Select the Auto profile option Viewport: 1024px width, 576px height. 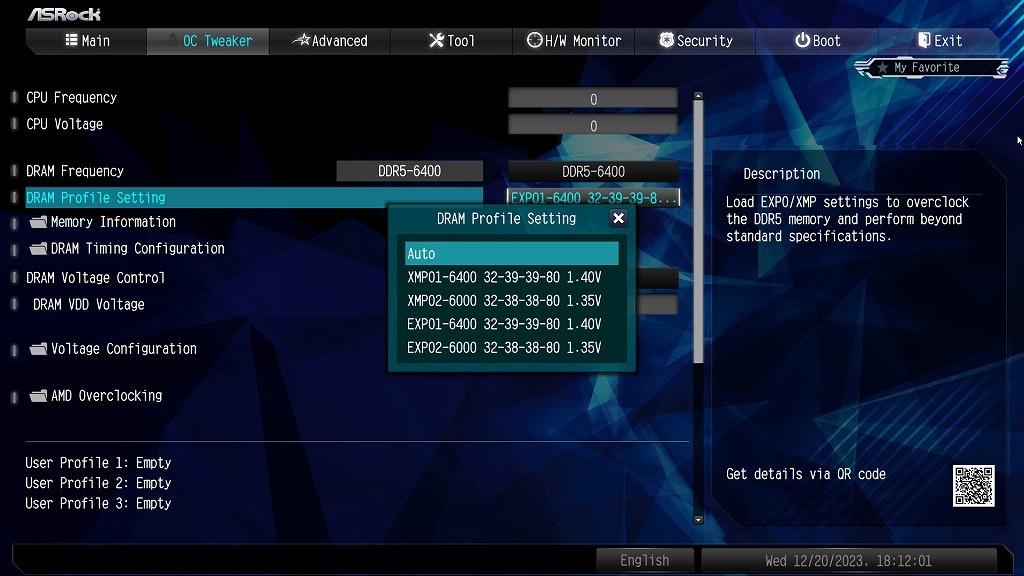pyautogui.click(x=511, y=254)
